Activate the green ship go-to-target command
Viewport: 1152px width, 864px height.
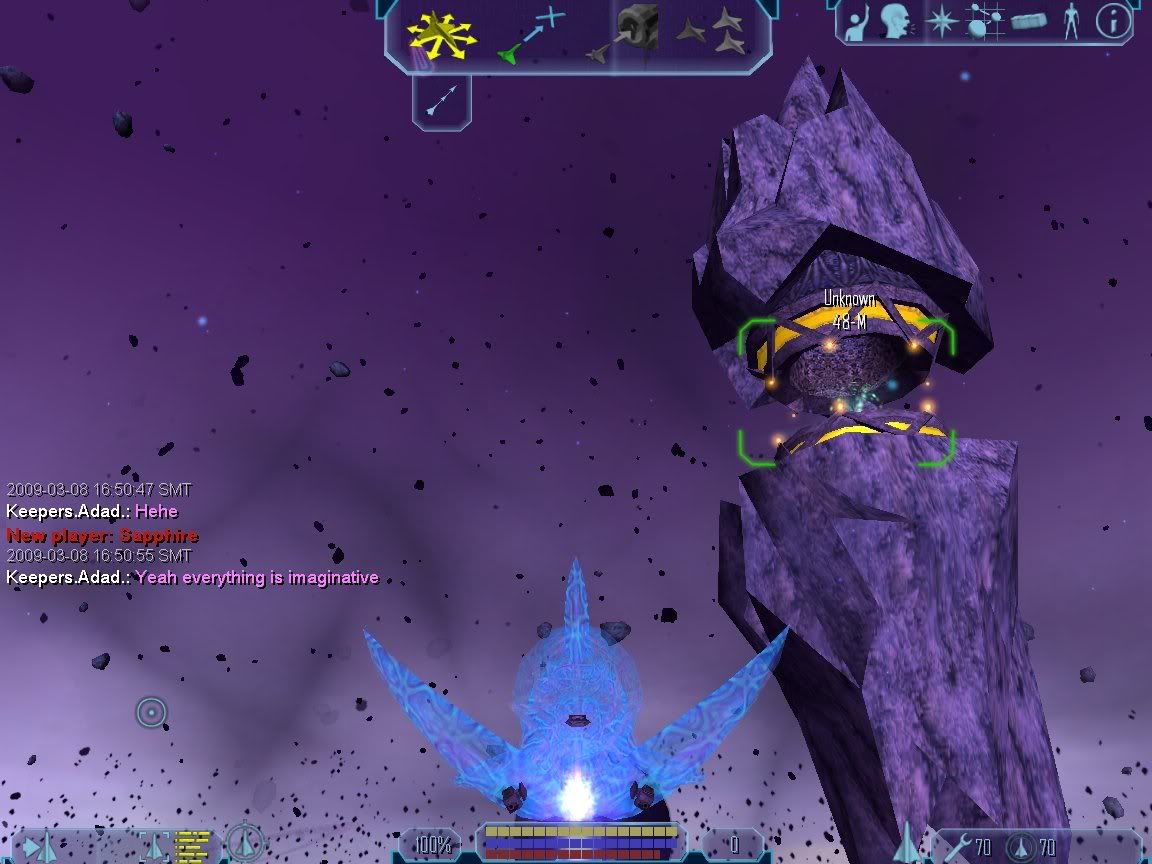[x=530, y=35]
